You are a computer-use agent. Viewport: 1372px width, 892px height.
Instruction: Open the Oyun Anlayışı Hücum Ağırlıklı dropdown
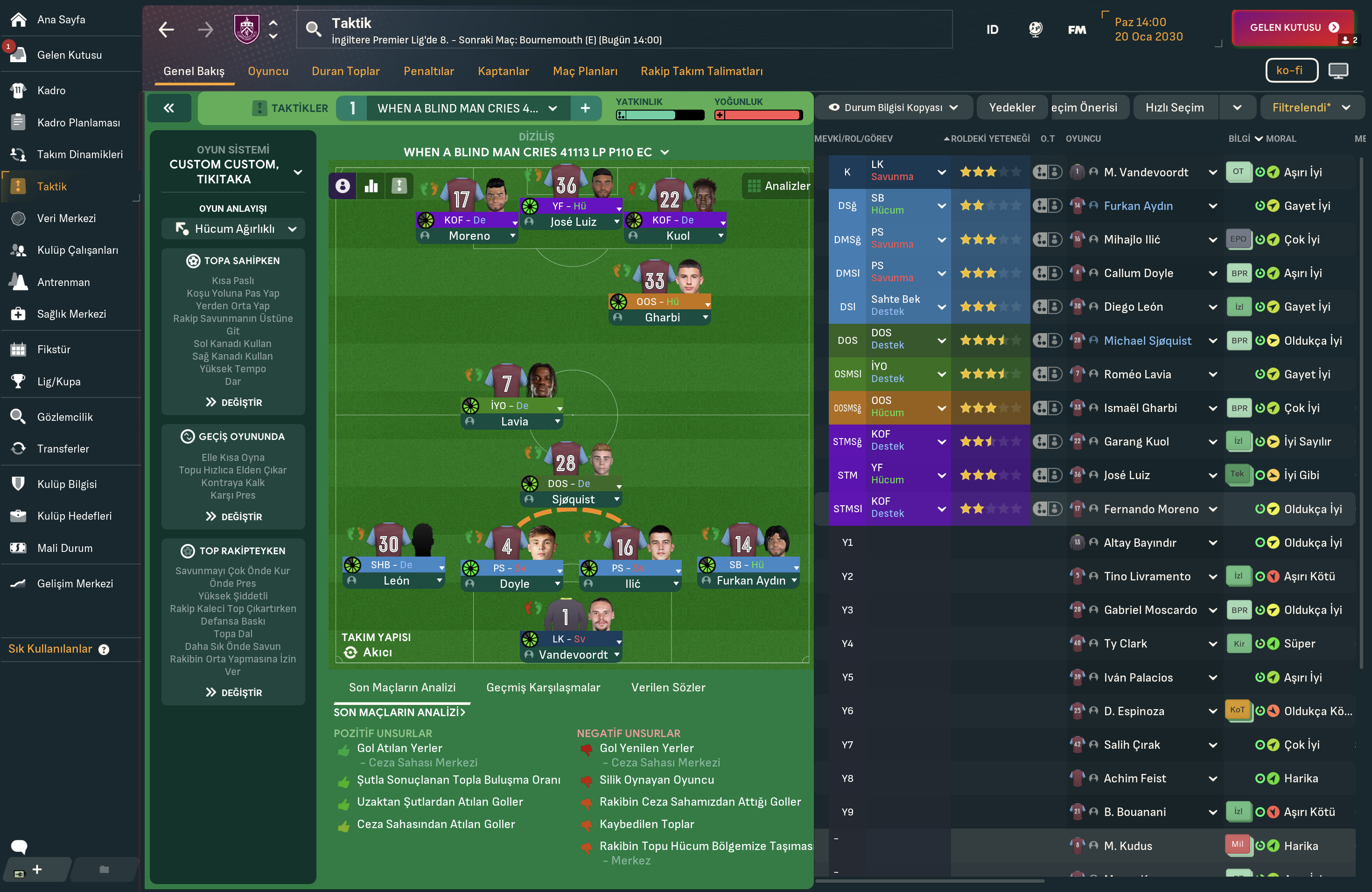coord(233,229)
